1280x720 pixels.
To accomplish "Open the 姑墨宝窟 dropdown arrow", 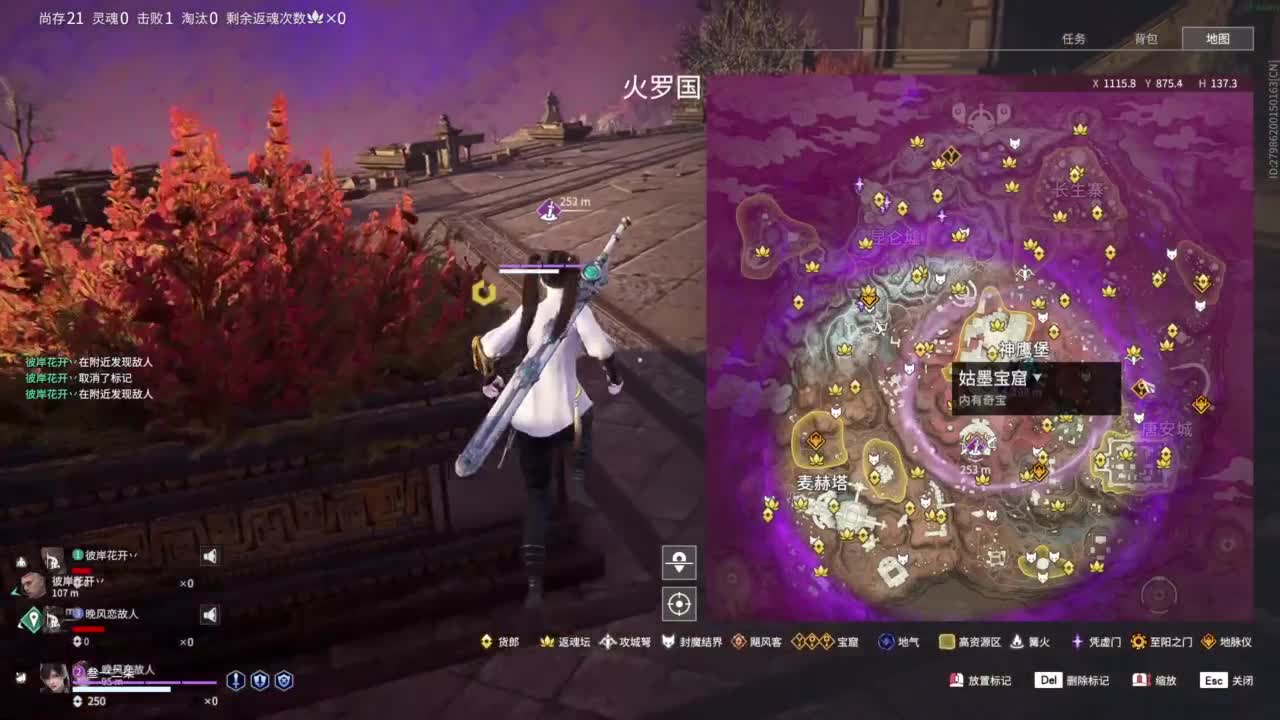I will tap(1038, 376).
